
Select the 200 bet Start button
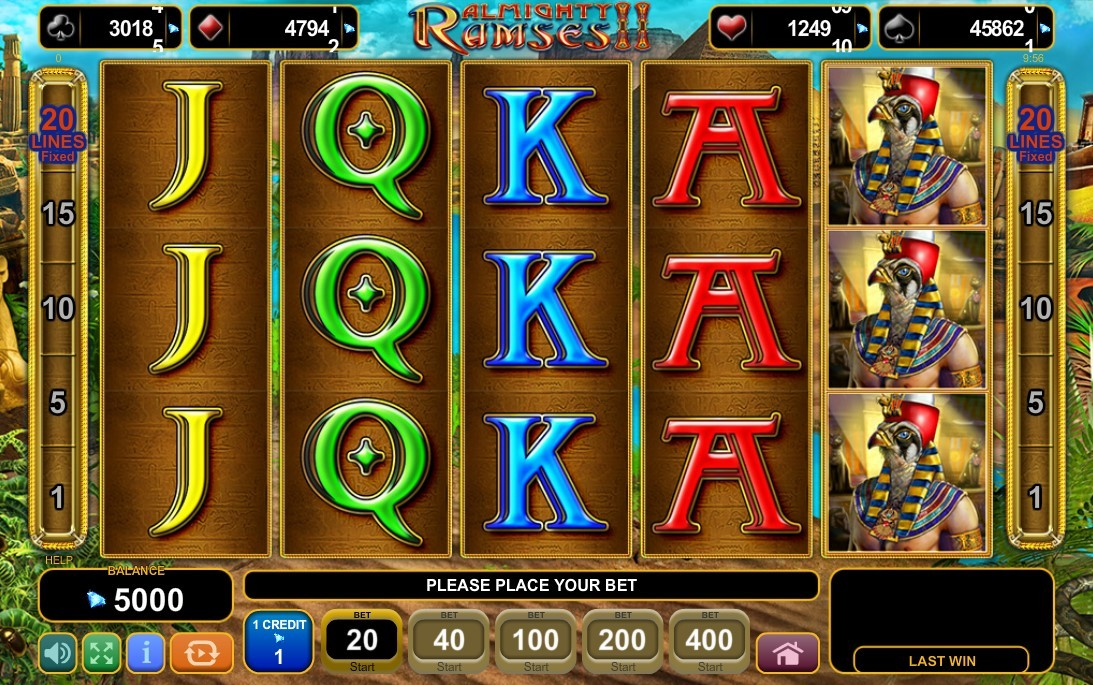pos(623,641)
